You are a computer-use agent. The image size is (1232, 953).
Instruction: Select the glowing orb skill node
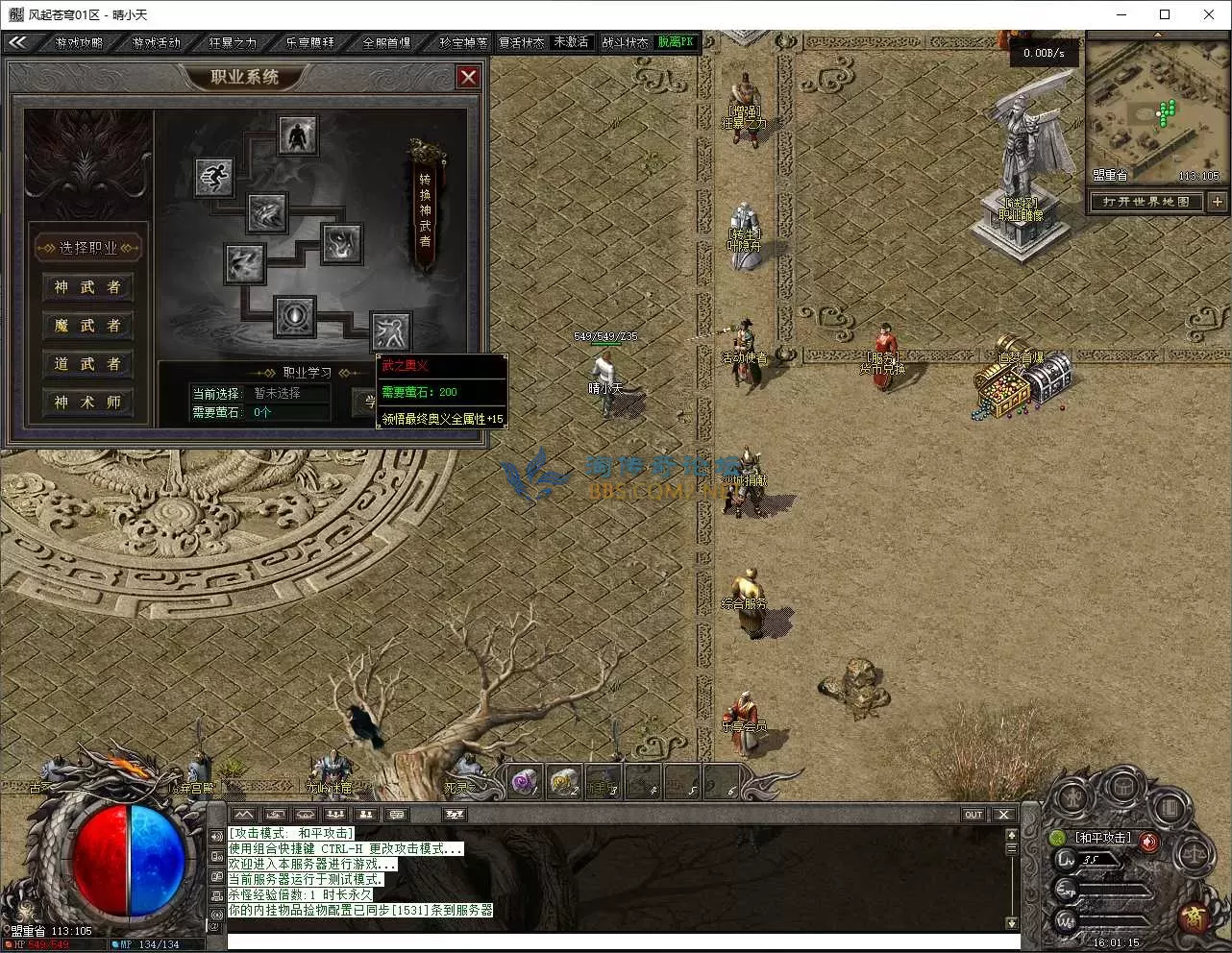click(x=294, y=316)
